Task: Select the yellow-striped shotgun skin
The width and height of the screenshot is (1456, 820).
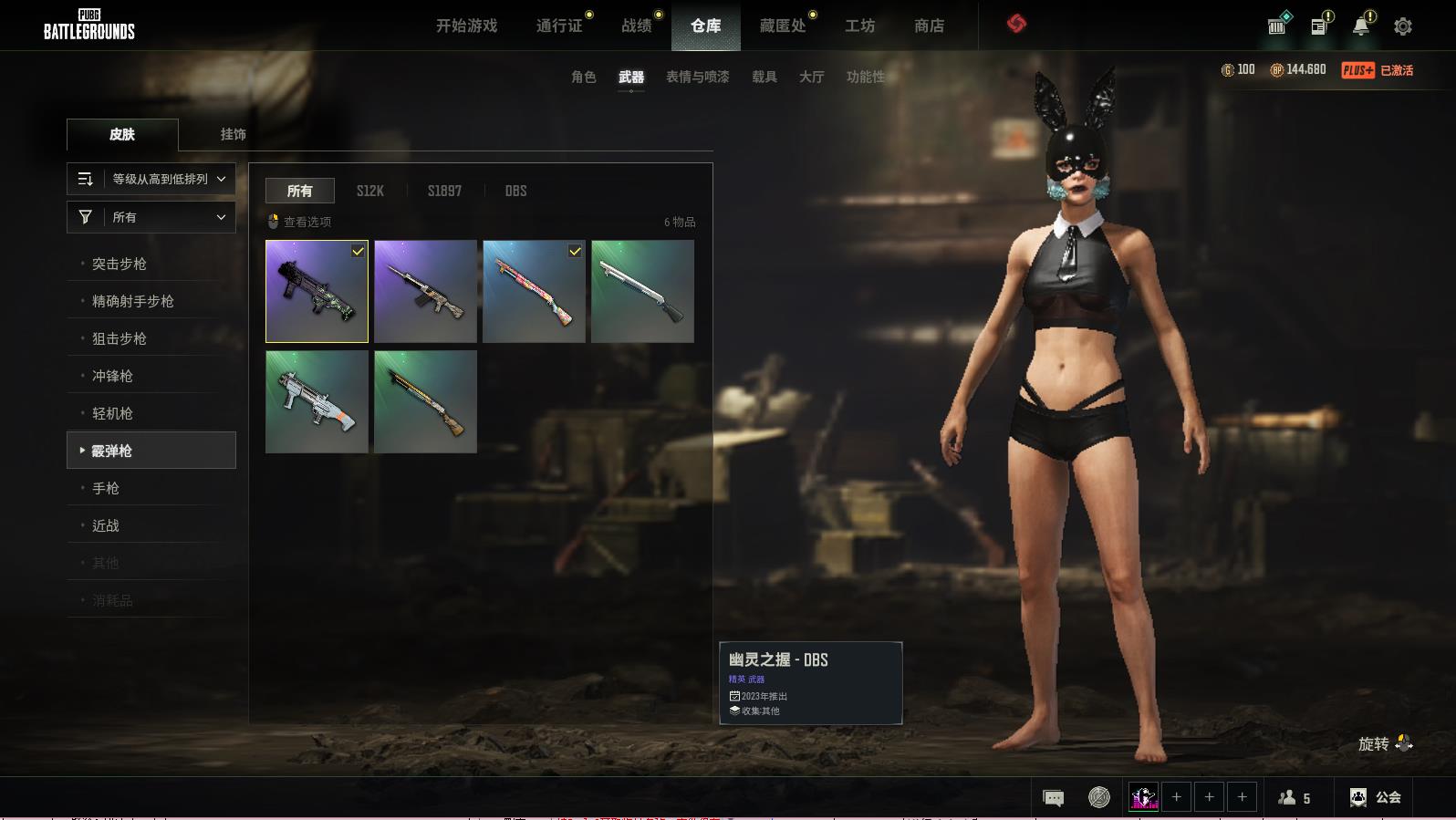Action: click(x=425, y=402)
